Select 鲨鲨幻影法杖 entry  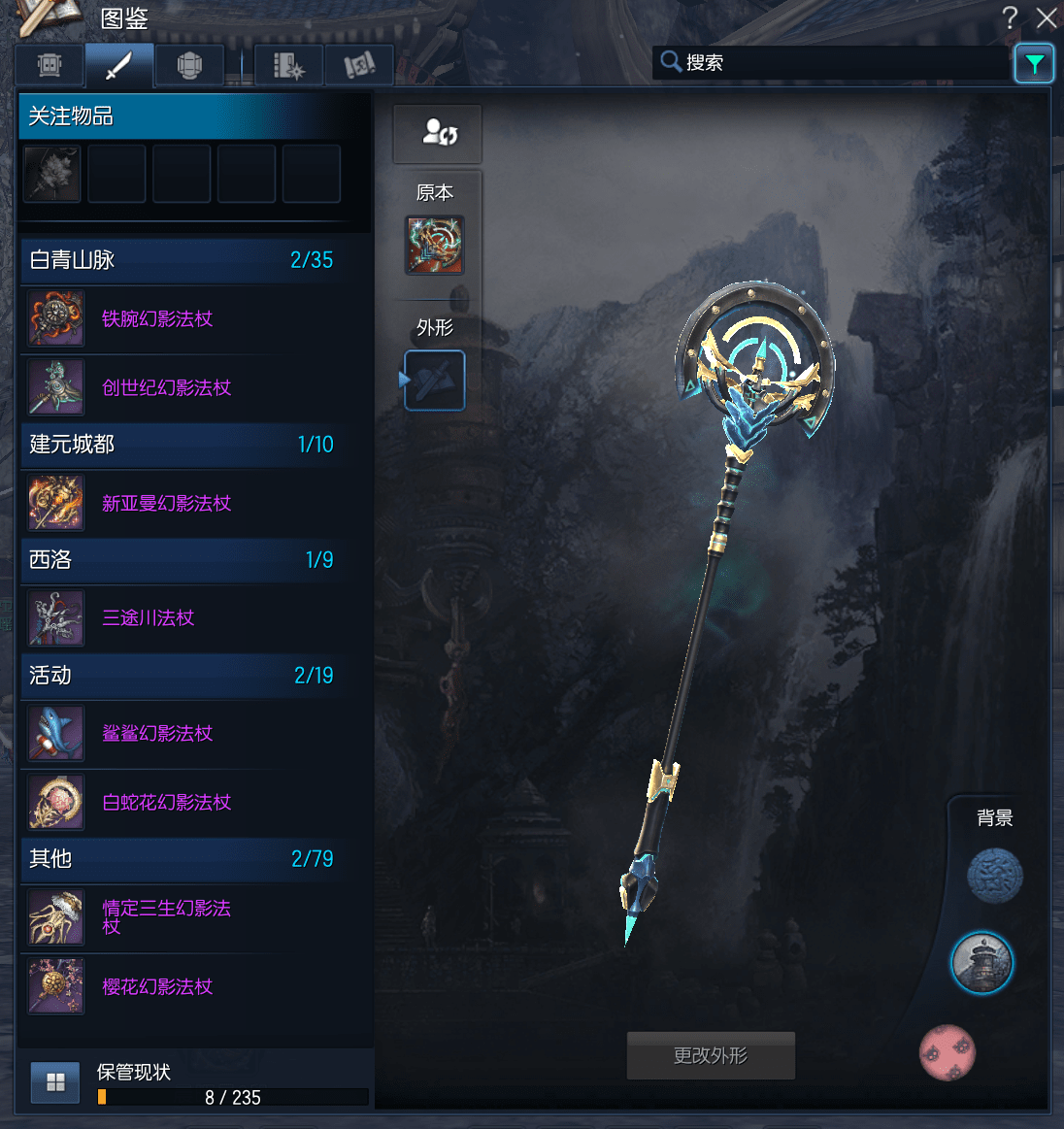pyautogui.click(x=157, y=734)
